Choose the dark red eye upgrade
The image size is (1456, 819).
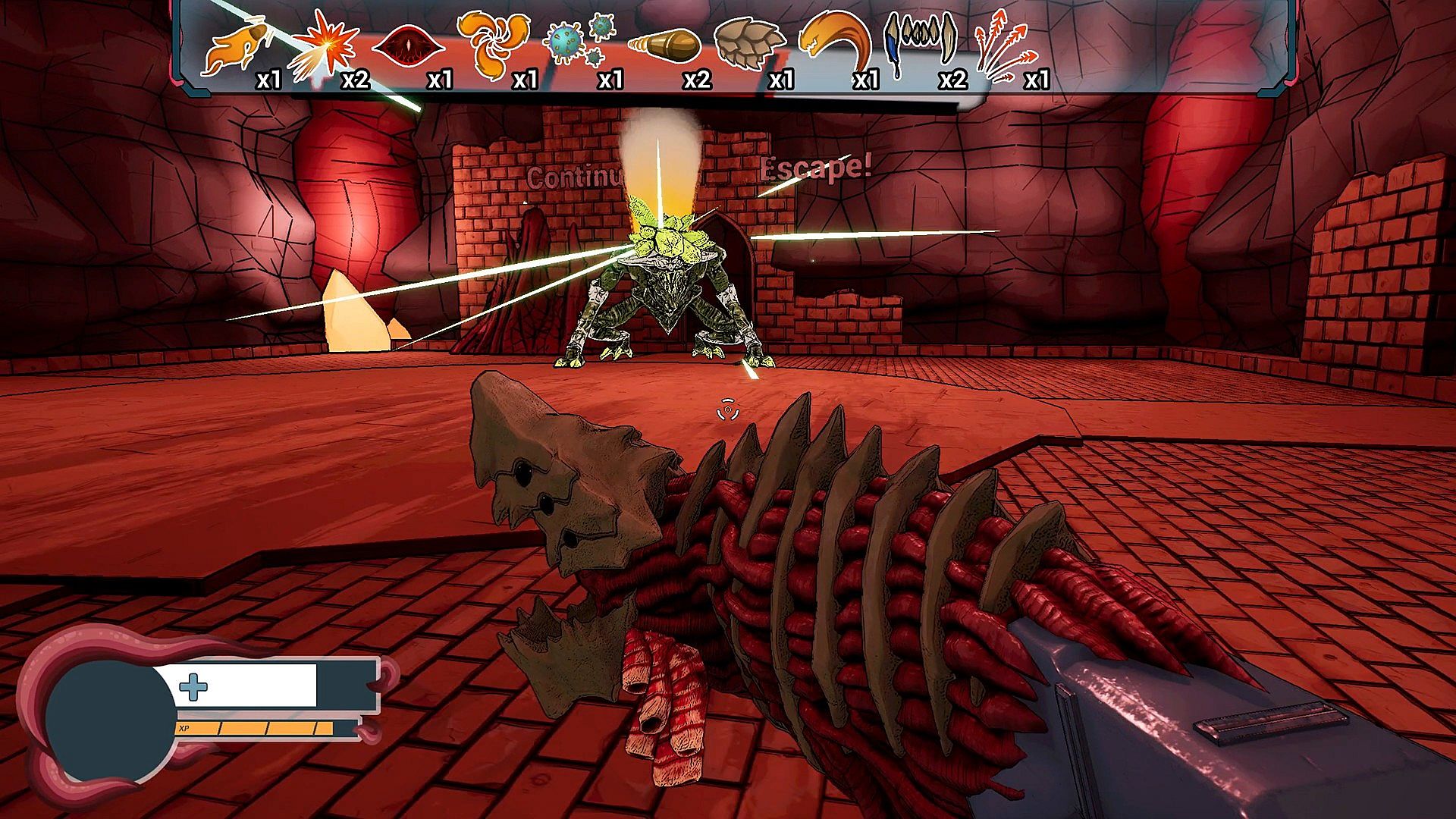pyautogui.click(x=408, y=47)
